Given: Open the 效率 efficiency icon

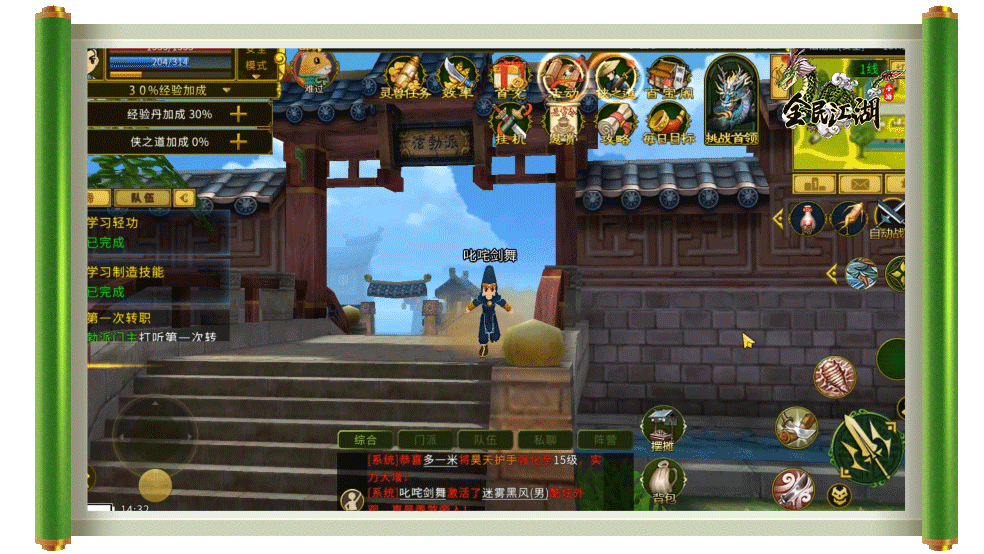Looking at the screenshot, I should coord(458,76).
